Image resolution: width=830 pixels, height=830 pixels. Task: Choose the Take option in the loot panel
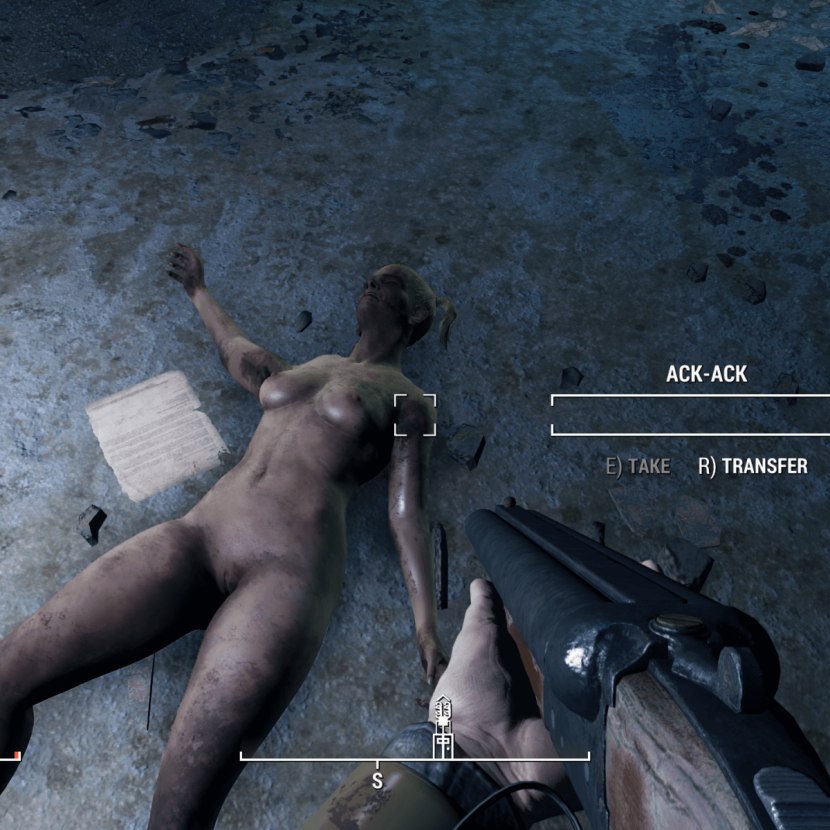638,467
